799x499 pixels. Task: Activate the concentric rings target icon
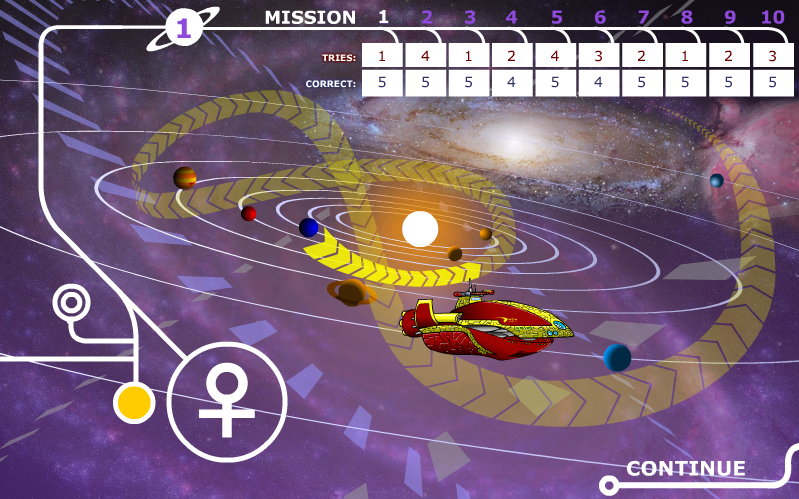coord(71,300)
